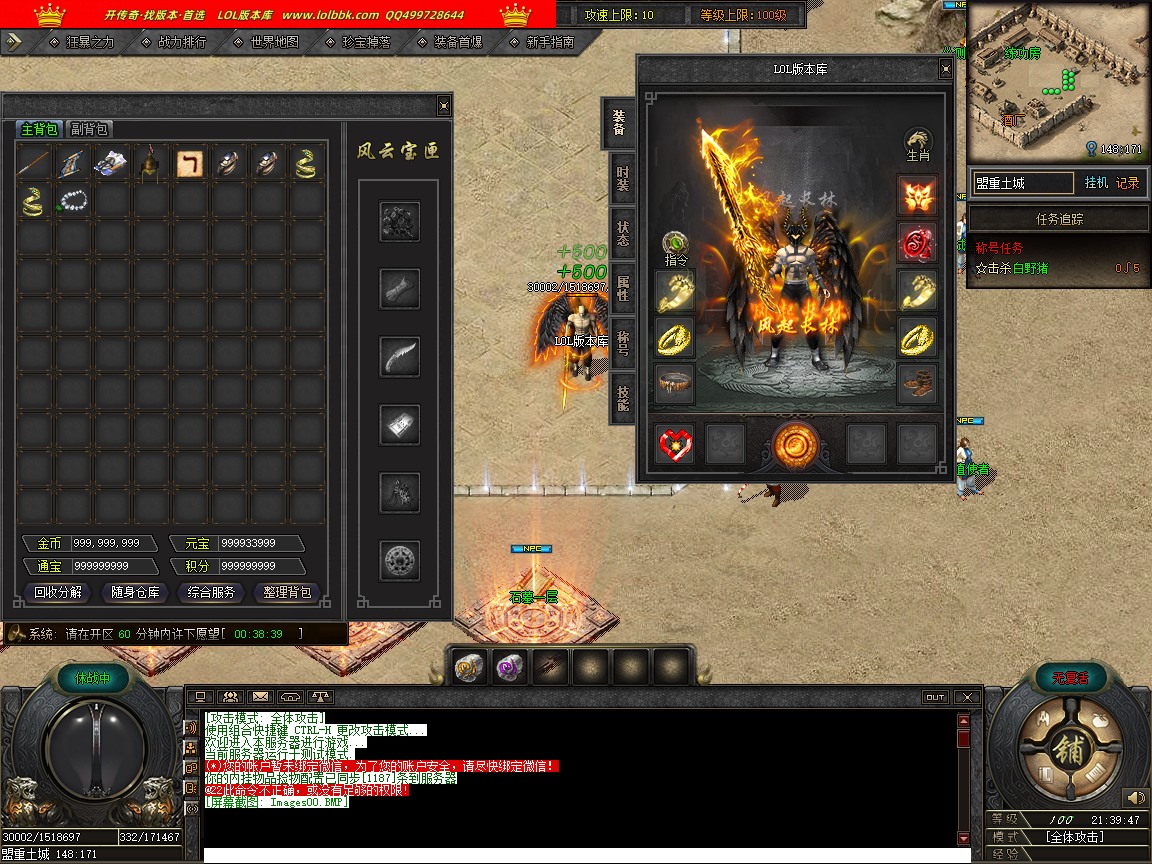
Task: Close the backpack inventory panel
Action: tap(444, 106)
